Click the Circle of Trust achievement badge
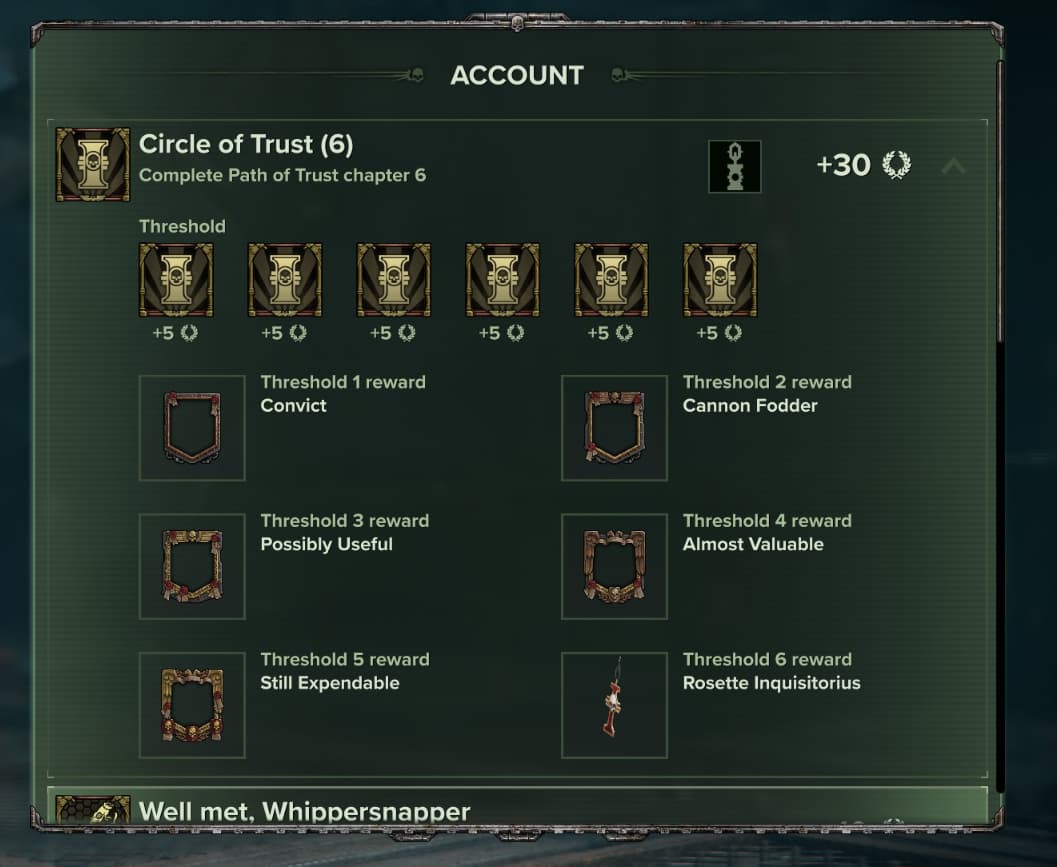The image size is (1057, 867). point(93,164)
